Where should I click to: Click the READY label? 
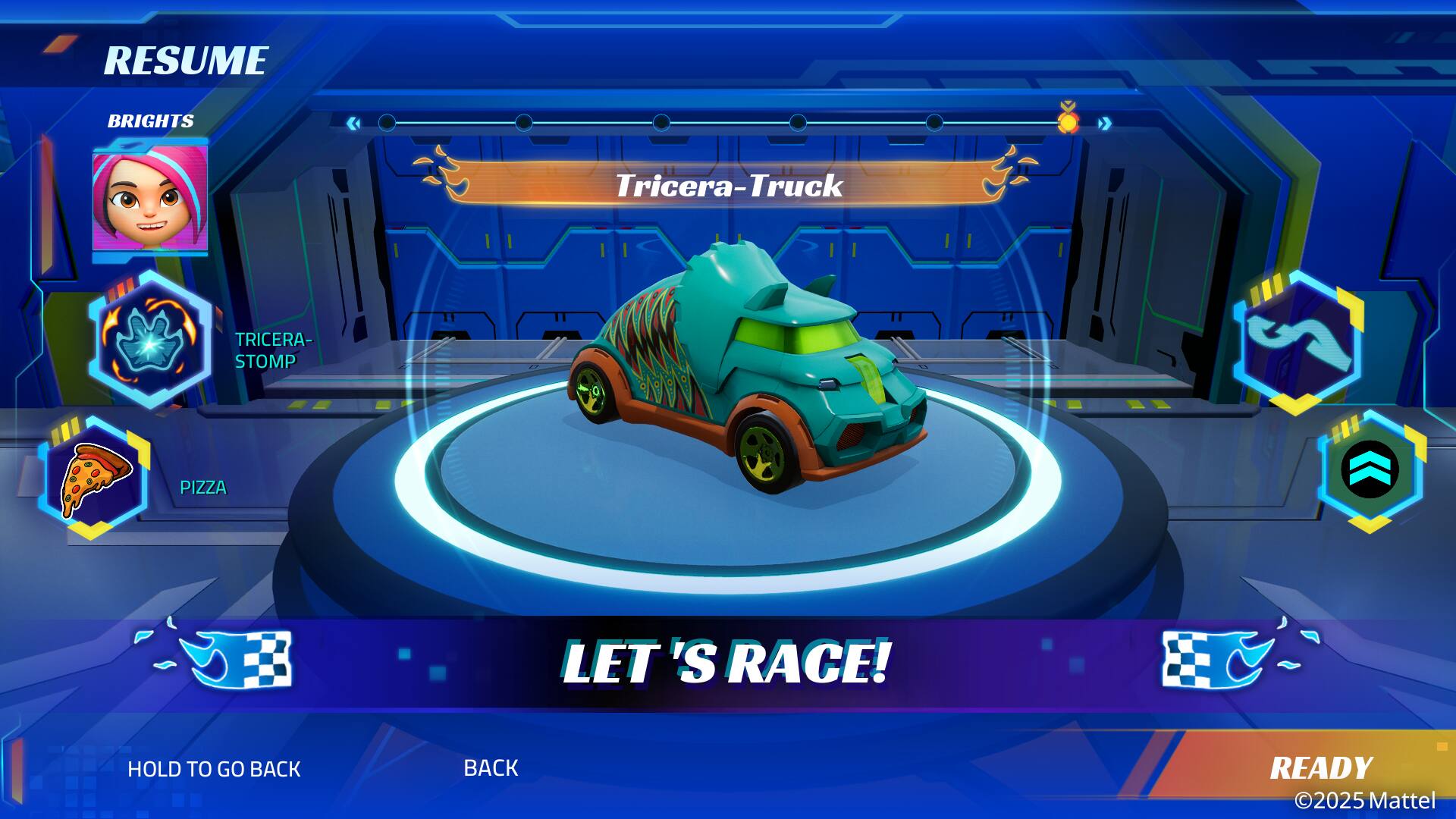tap(1323, 768)
